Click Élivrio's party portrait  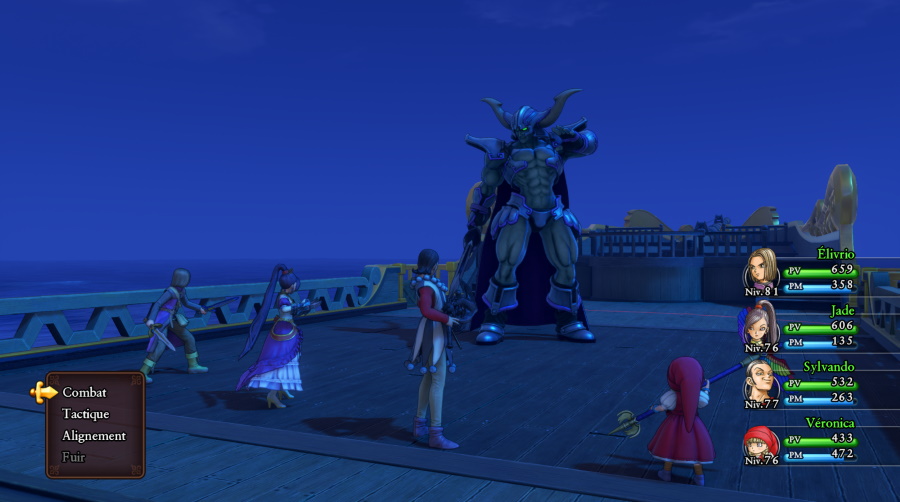pos(763,270)
